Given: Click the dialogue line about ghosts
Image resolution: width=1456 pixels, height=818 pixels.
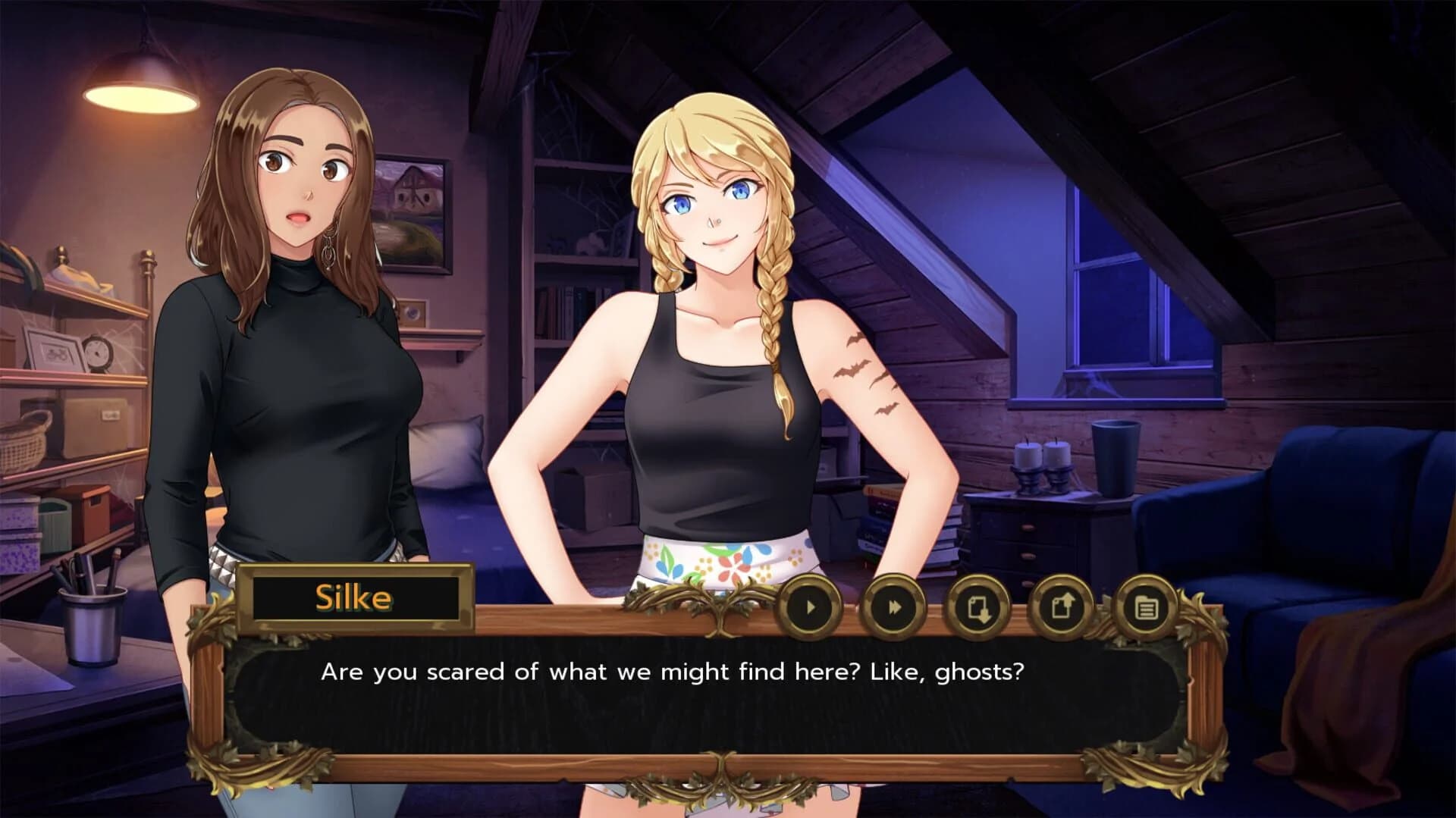Looking at the screenshot, I should point(673,670).
